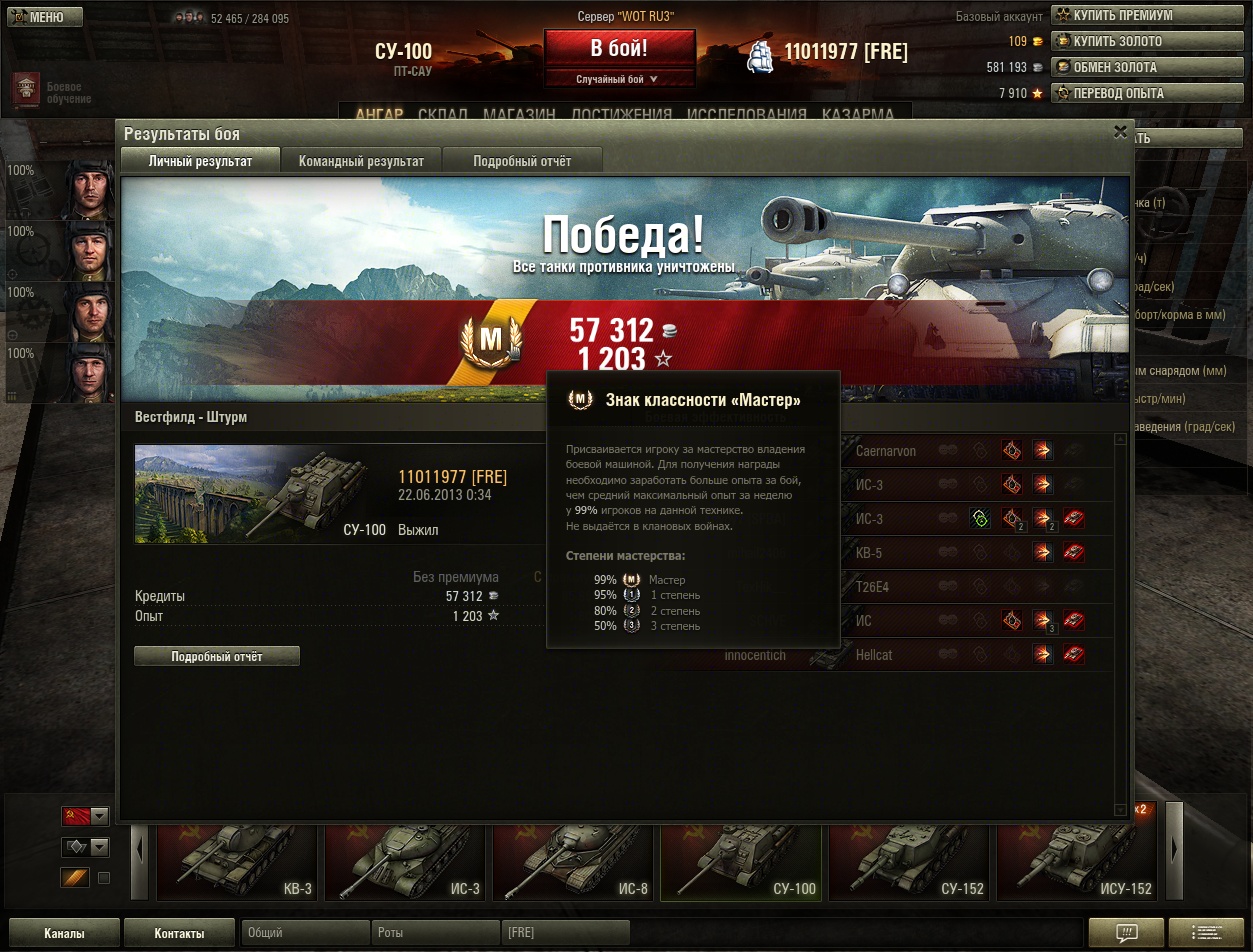Open the Контакты list
Viewport: 1253px width, 952px height.
[x=179, y=933]
